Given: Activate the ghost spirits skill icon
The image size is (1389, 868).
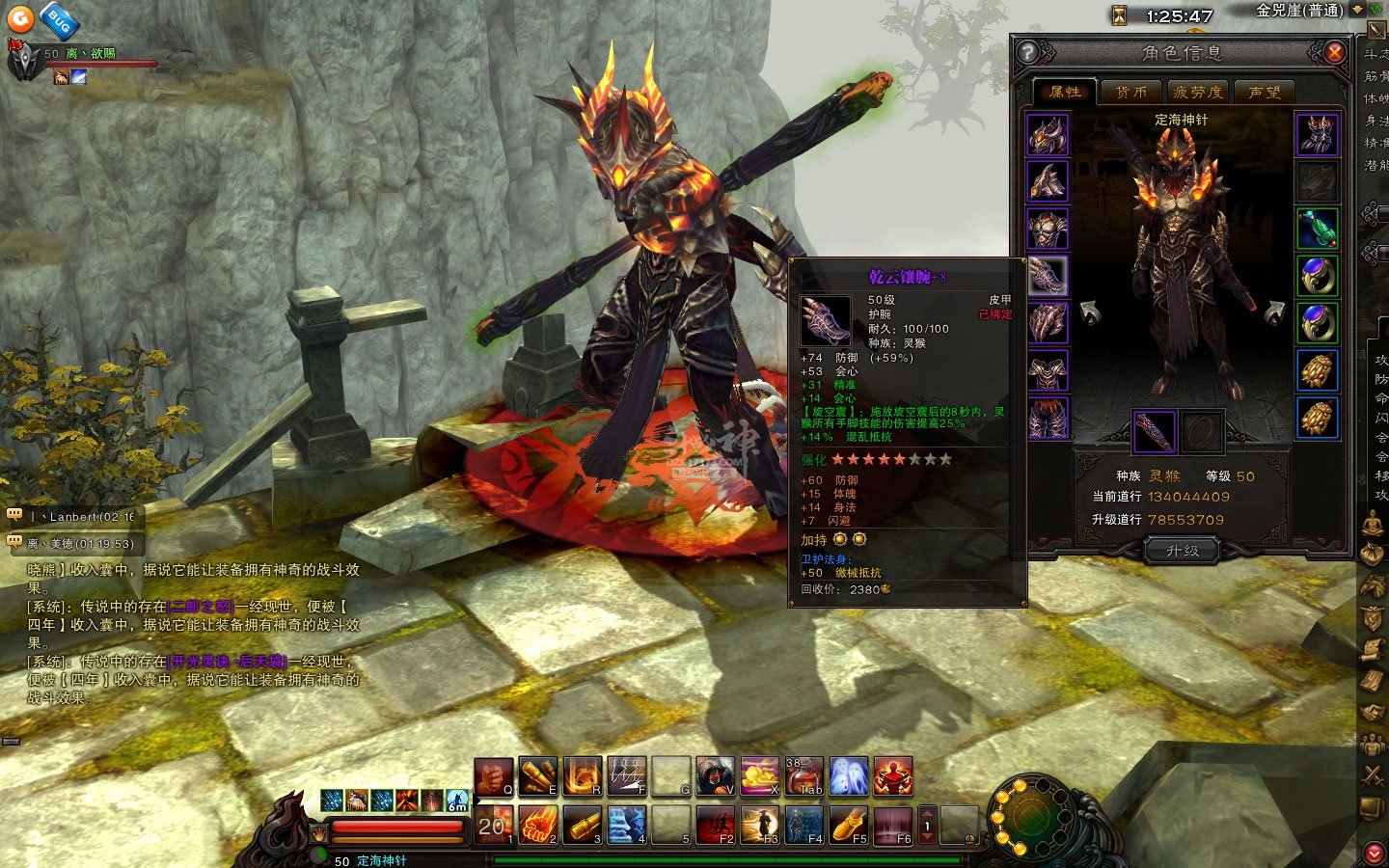Looking at the screenshot, I should pyautogui.click(x=849, y=776).
